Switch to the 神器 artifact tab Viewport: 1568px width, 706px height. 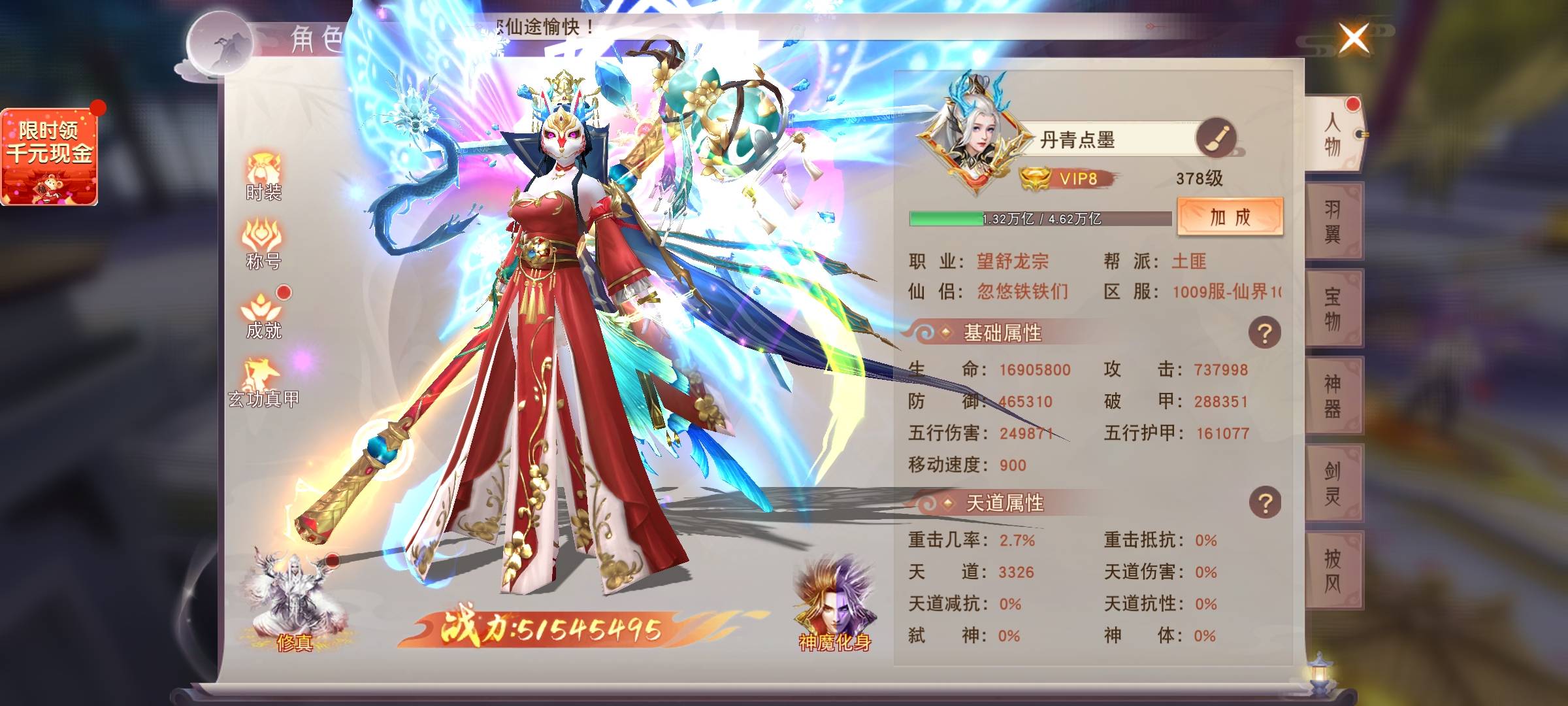click(1333, 395)
